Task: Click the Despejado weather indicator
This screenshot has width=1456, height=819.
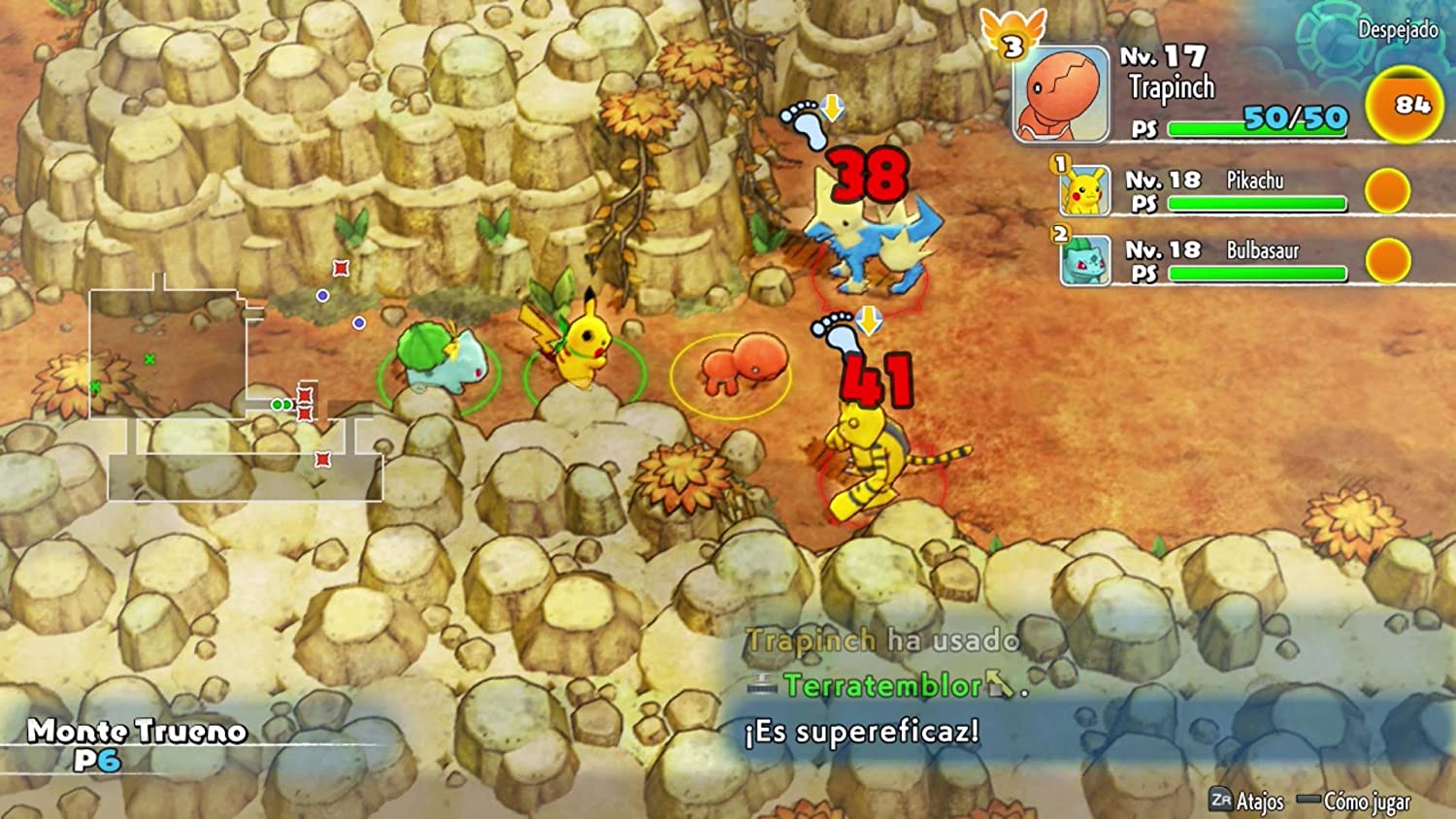Action: (x=1397, y=30)
